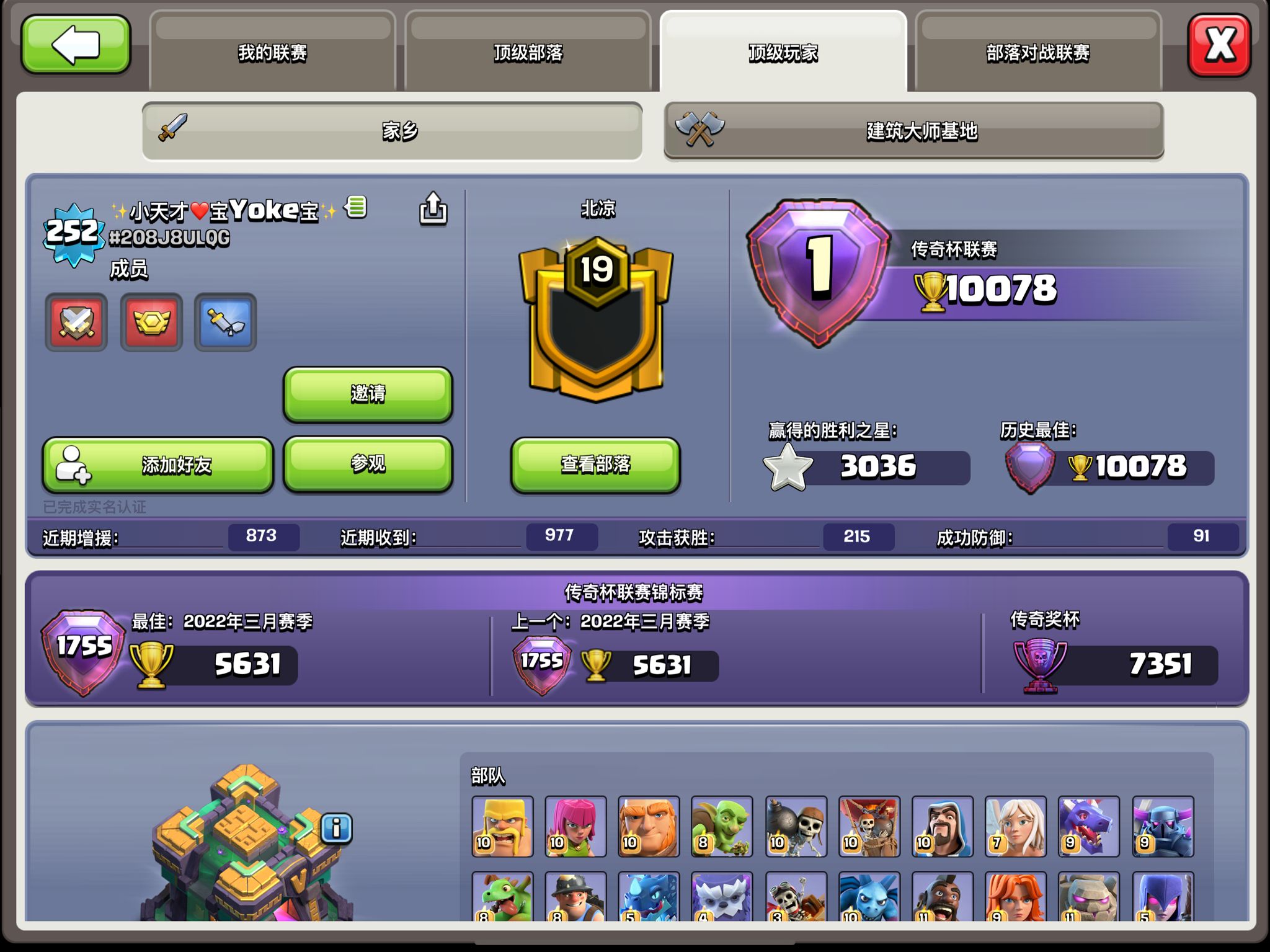Go back with the green arrow button

[76, 45]
